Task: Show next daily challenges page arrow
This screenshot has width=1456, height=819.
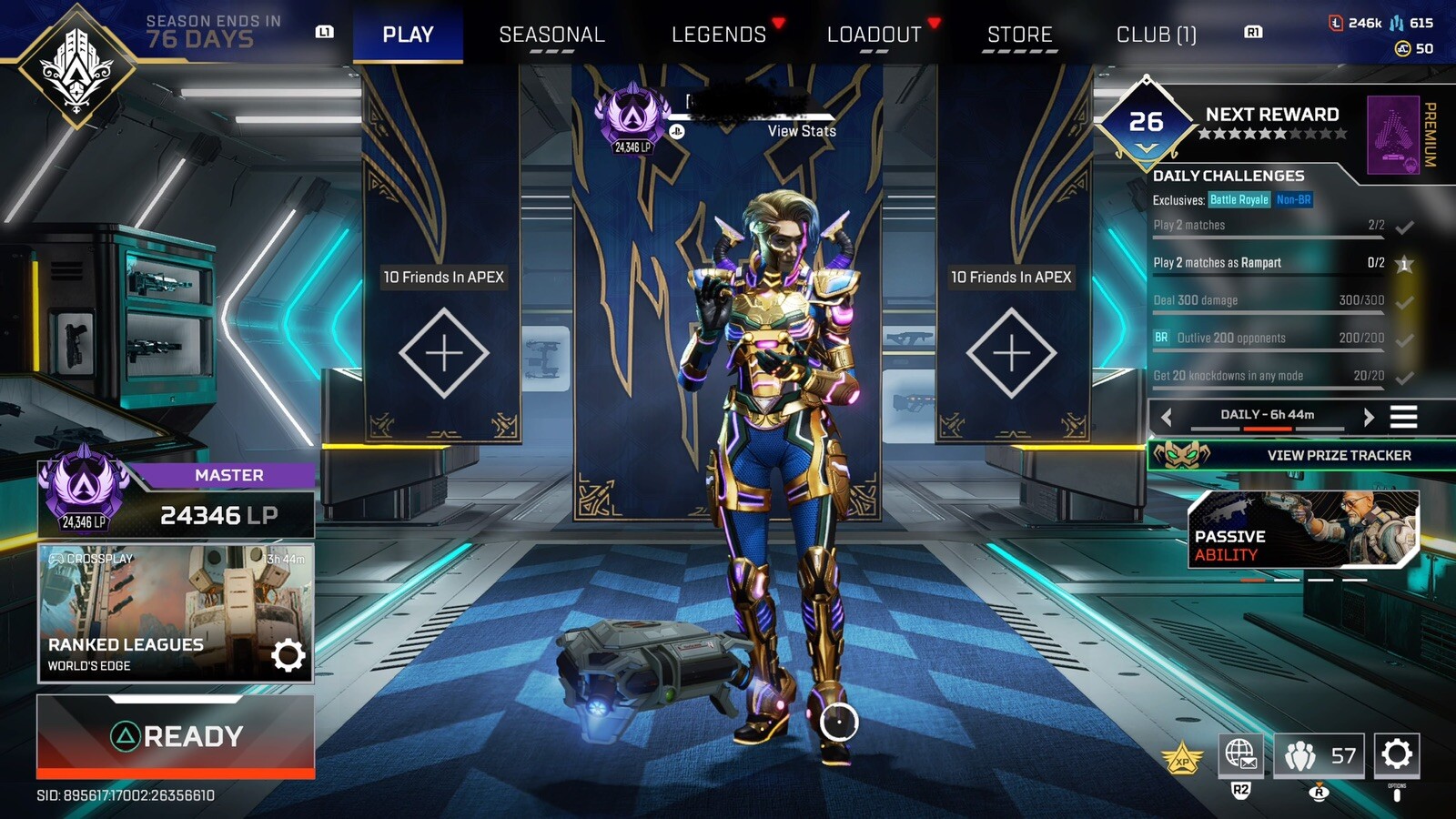Action: point(1368,417)
